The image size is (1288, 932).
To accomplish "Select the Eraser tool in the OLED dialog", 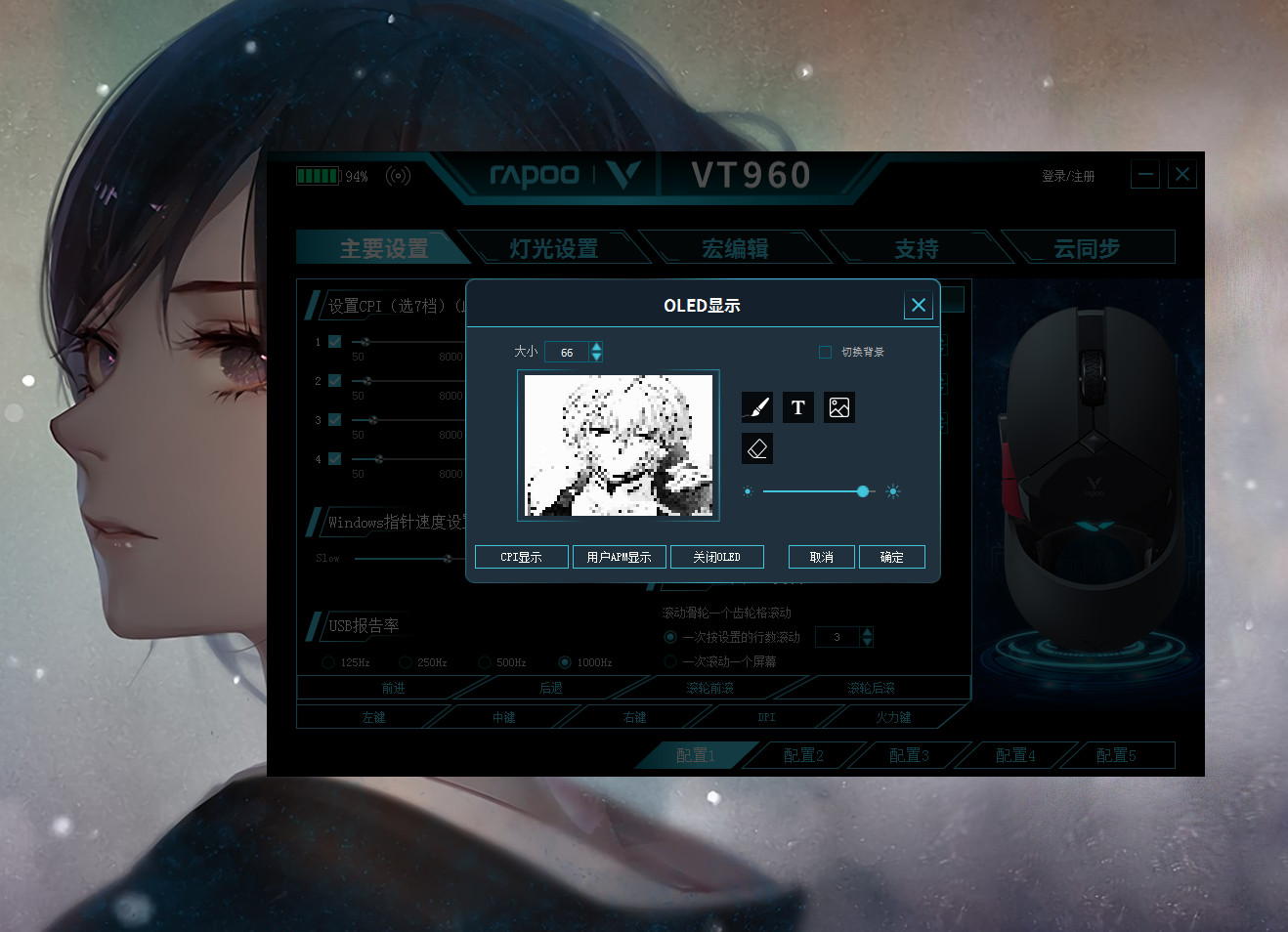I will coord(756,447).
